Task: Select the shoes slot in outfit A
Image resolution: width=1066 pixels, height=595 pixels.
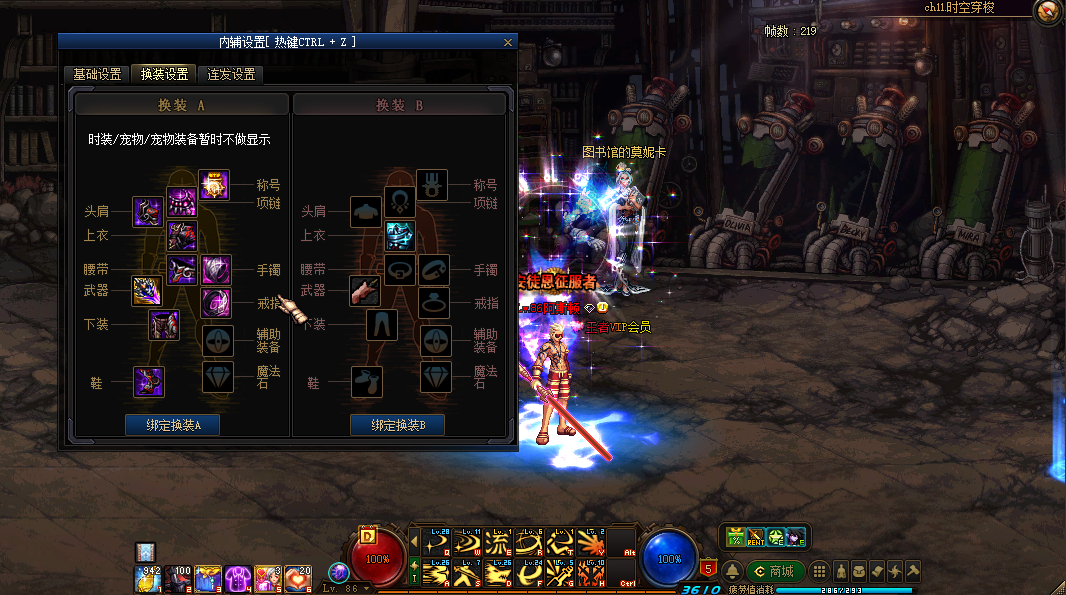Action: [x=148, y=381]
